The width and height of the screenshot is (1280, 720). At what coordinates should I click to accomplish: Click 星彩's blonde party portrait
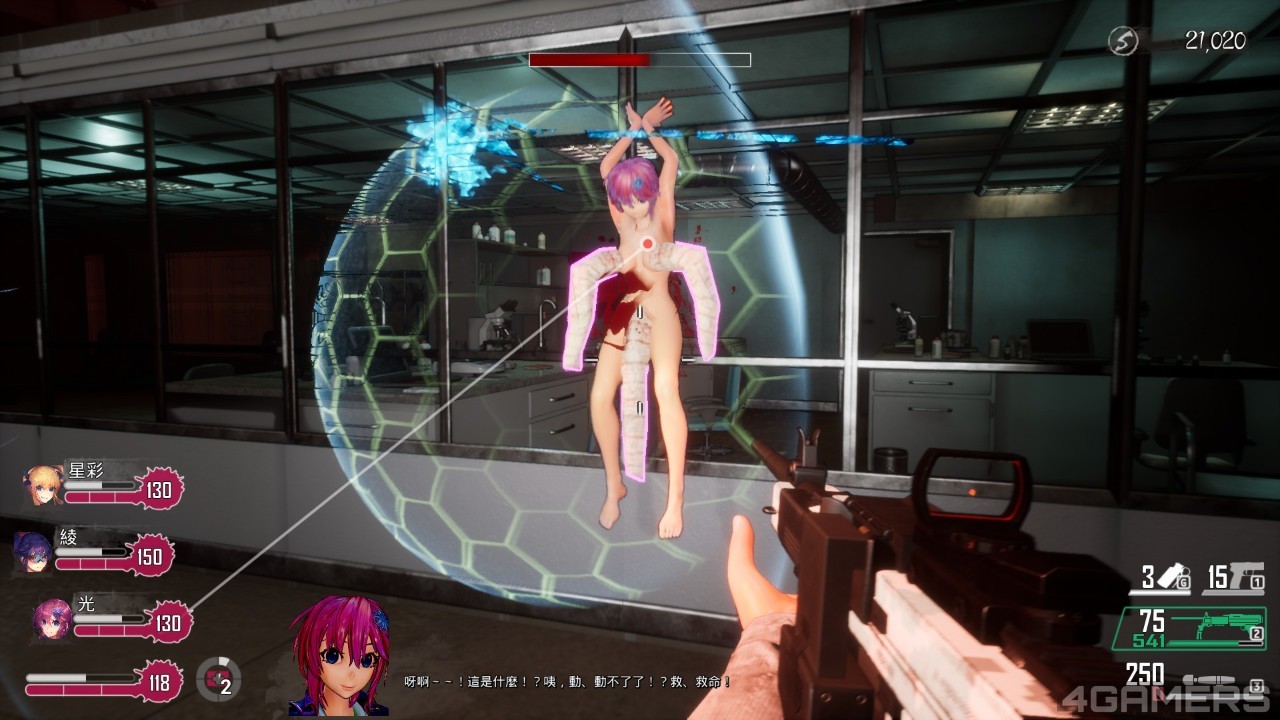[x=44, y=486]
